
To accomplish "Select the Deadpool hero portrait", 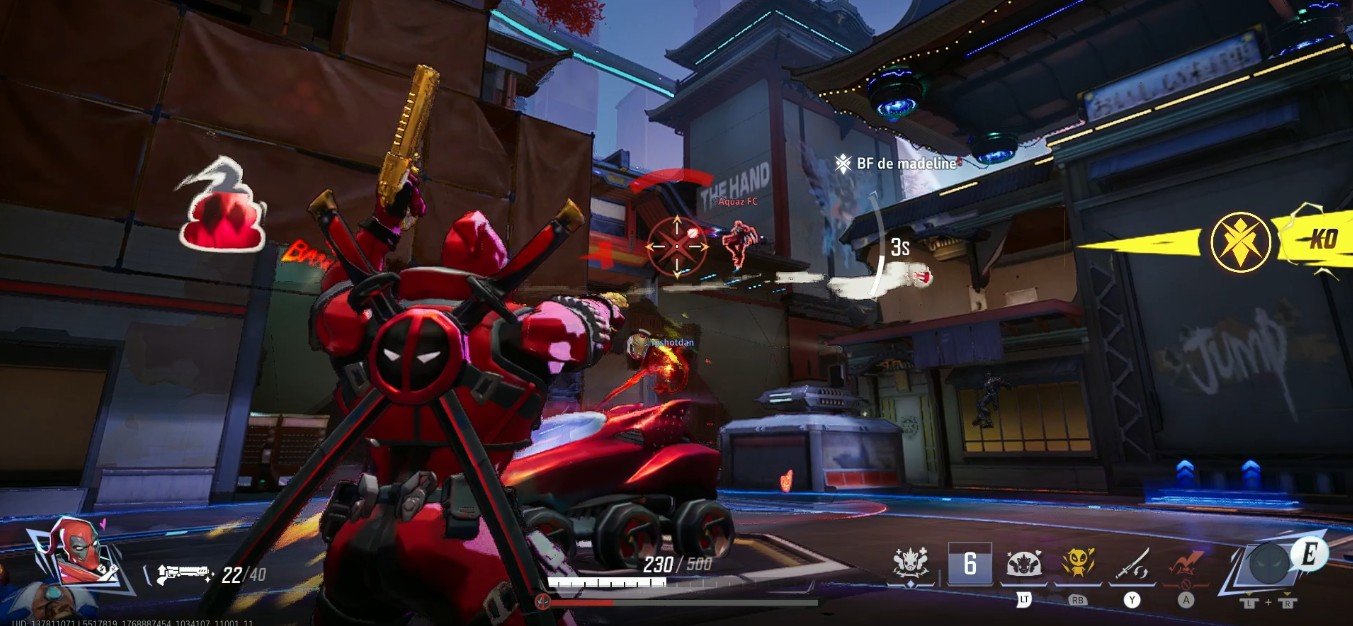I will coord(80,551).
